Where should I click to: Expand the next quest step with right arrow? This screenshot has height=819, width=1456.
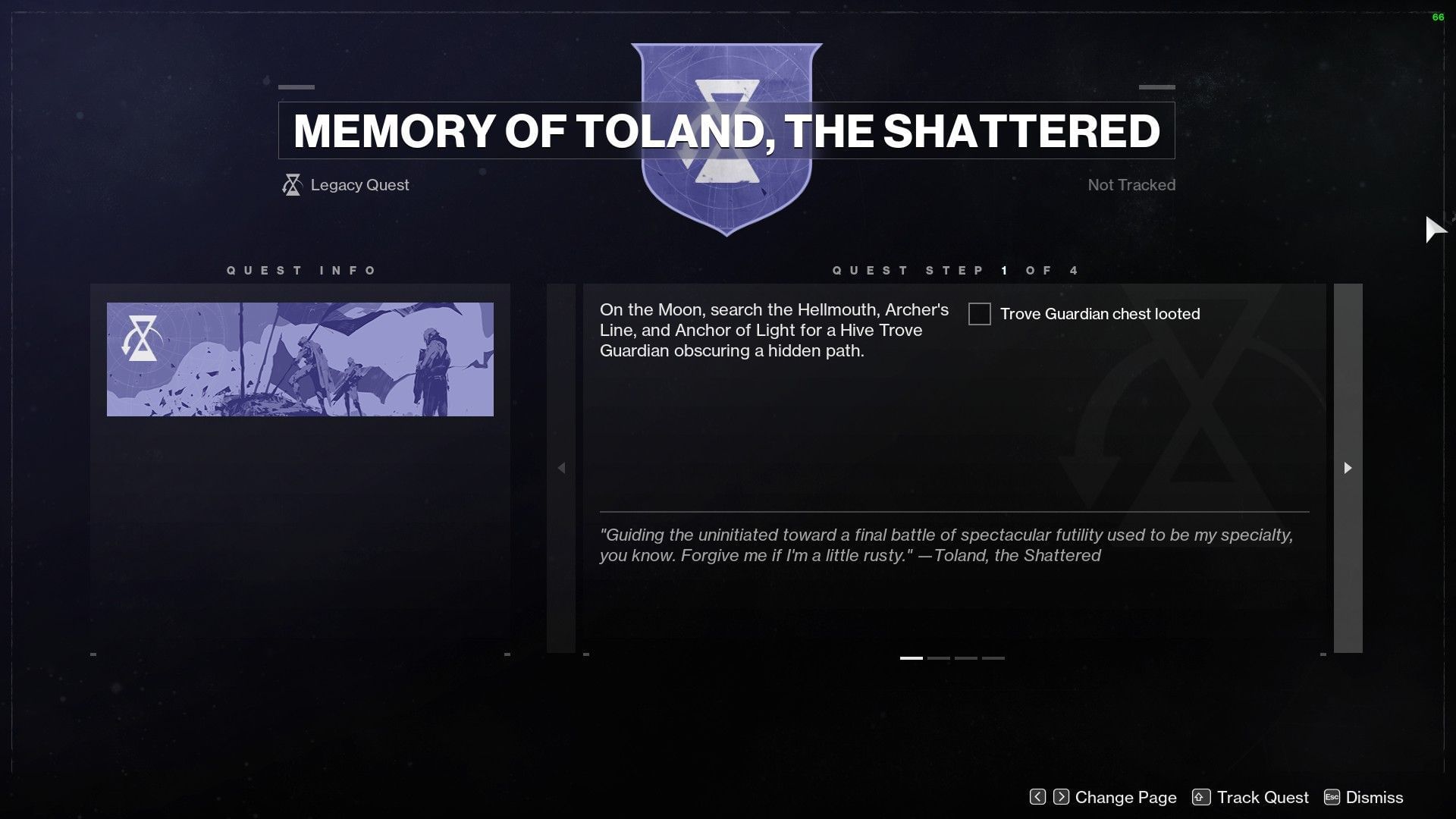pyautogui.click(x=1347, y=468)
